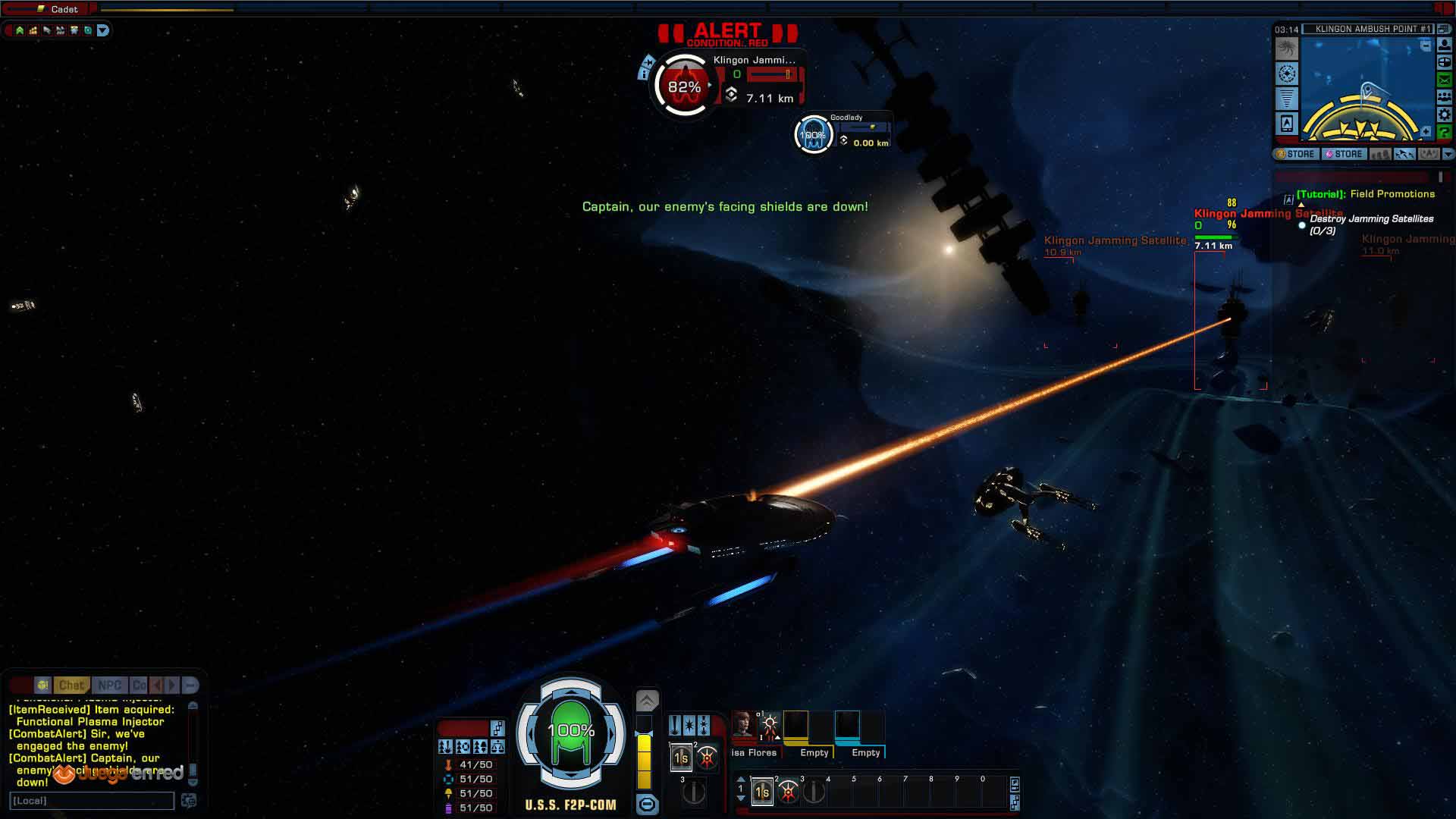
Task: Open the green question mark help
Action: (x=1445, y=132)
